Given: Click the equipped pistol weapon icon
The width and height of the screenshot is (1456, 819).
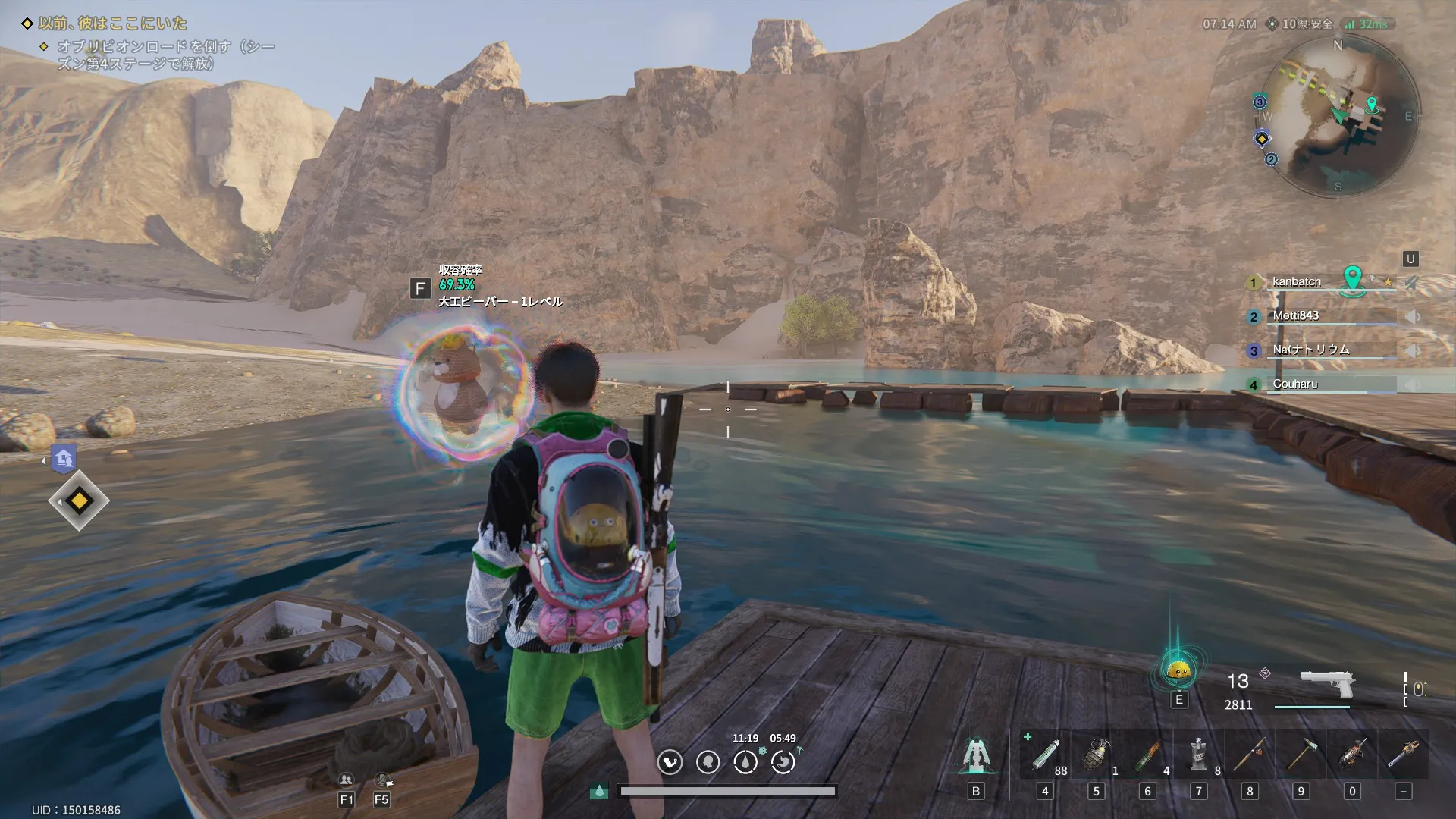Looking at the screenshot, I should 1327,683.
